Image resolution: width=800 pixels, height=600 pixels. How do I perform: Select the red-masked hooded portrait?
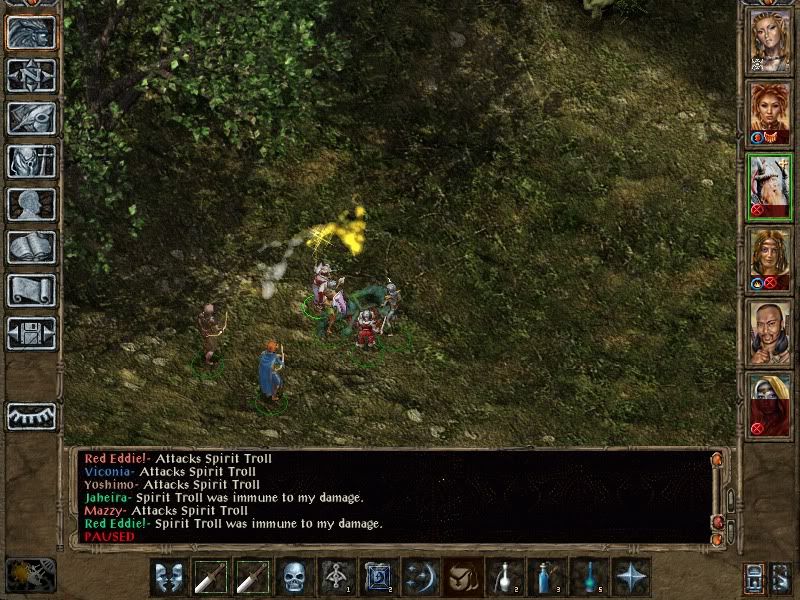click(770, 405)
